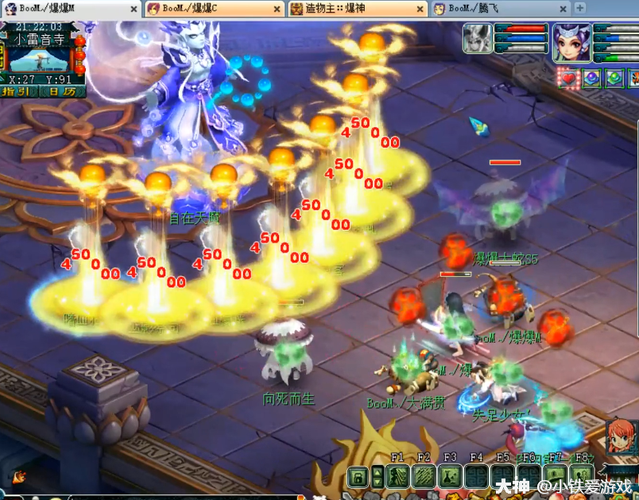Click the red heart buff icon
This screenshot has height=500, width=639.
pos(569,77)
